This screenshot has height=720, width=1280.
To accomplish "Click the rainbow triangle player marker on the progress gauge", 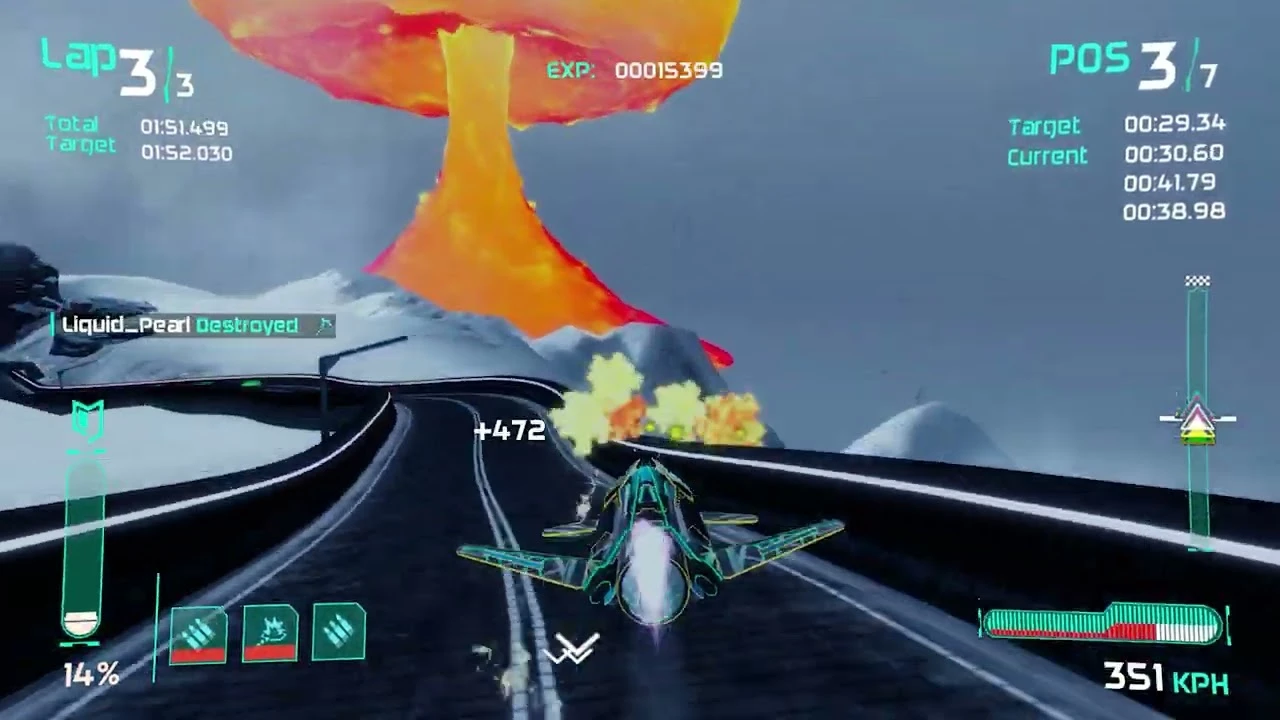I will 1198,420.
